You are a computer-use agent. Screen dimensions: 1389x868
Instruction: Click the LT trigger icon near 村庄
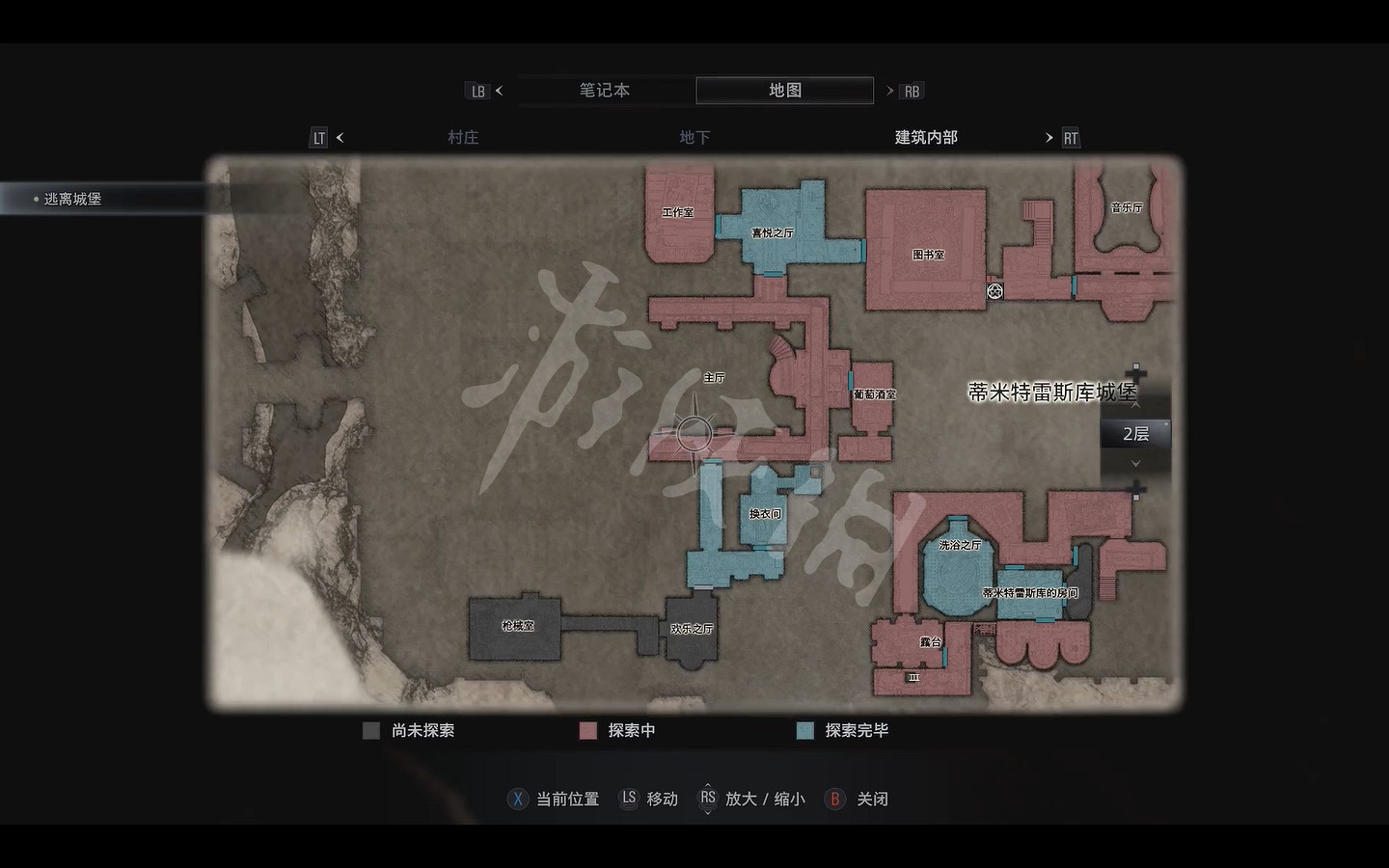click(318, 137)
